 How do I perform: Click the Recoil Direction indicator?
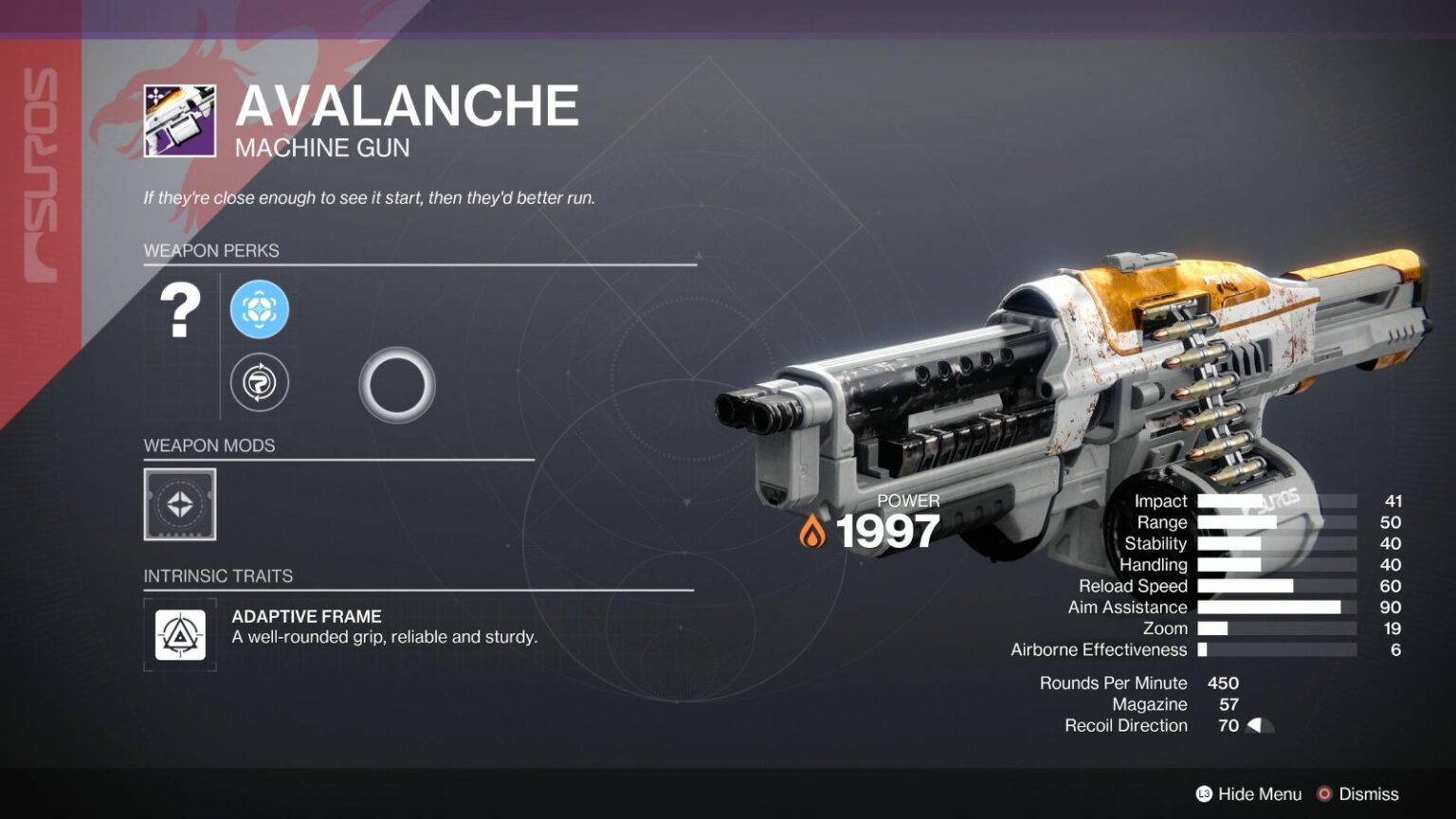(1261, 725)
